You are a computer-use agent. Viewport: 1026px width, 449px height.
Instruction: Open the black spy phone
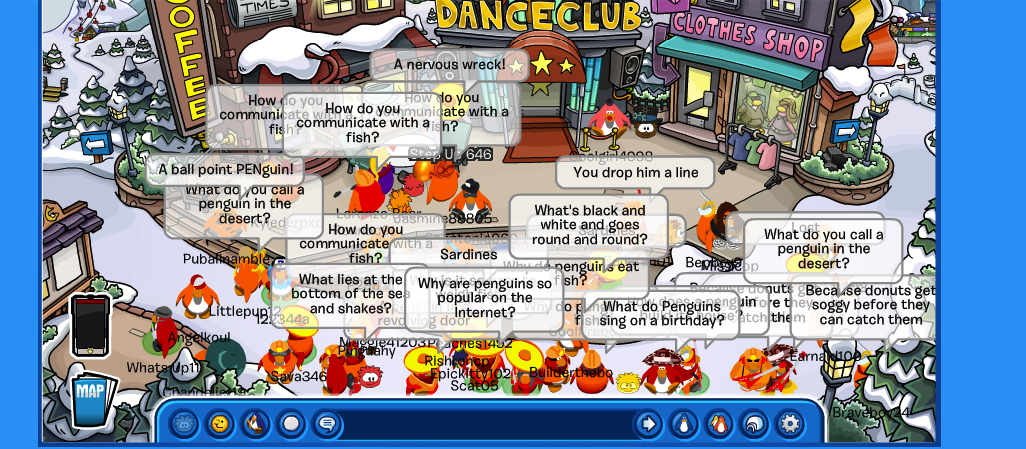(x=90, y=325)
